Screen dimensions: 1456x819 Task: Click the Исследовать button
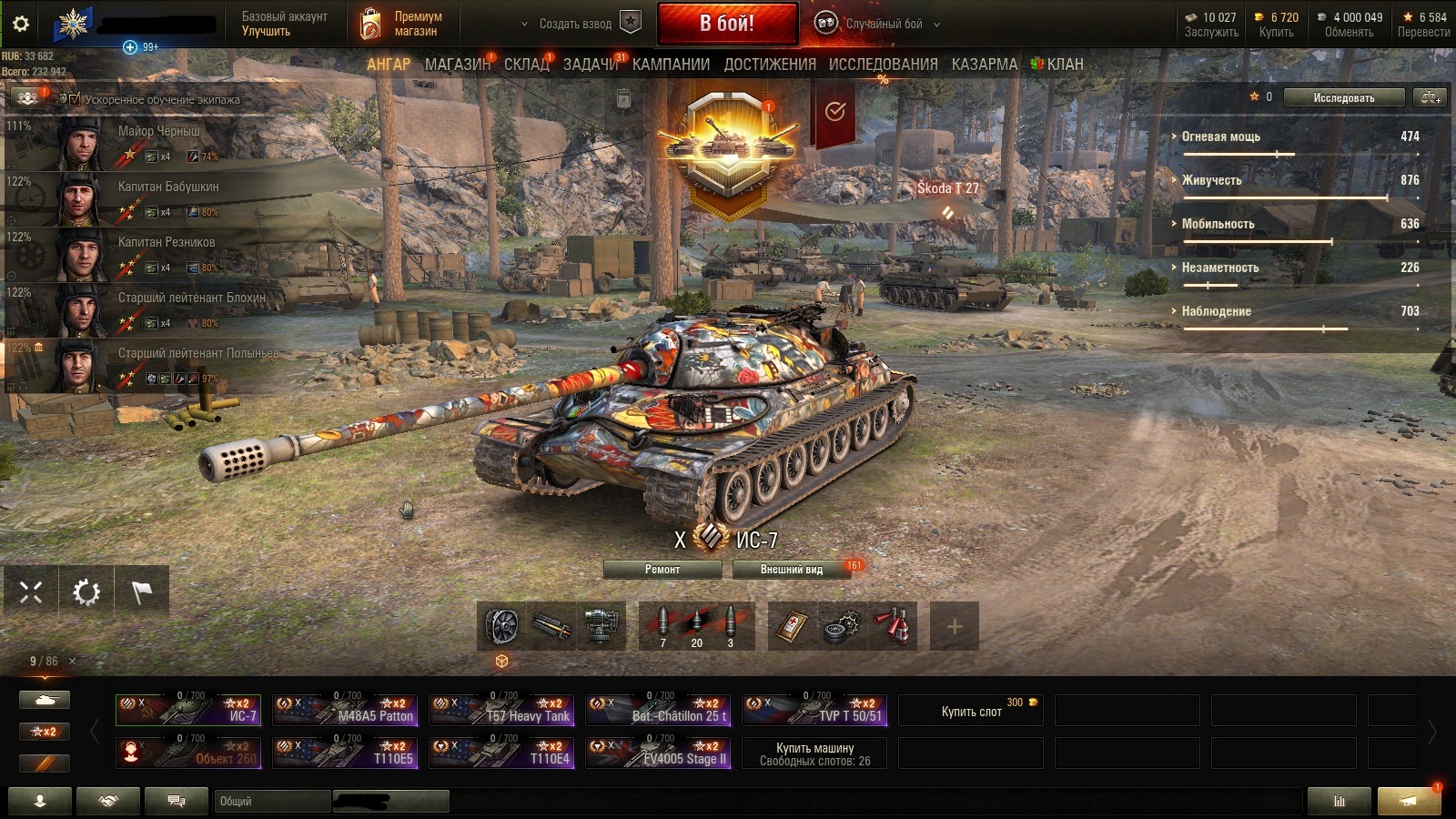(1343, 97)
